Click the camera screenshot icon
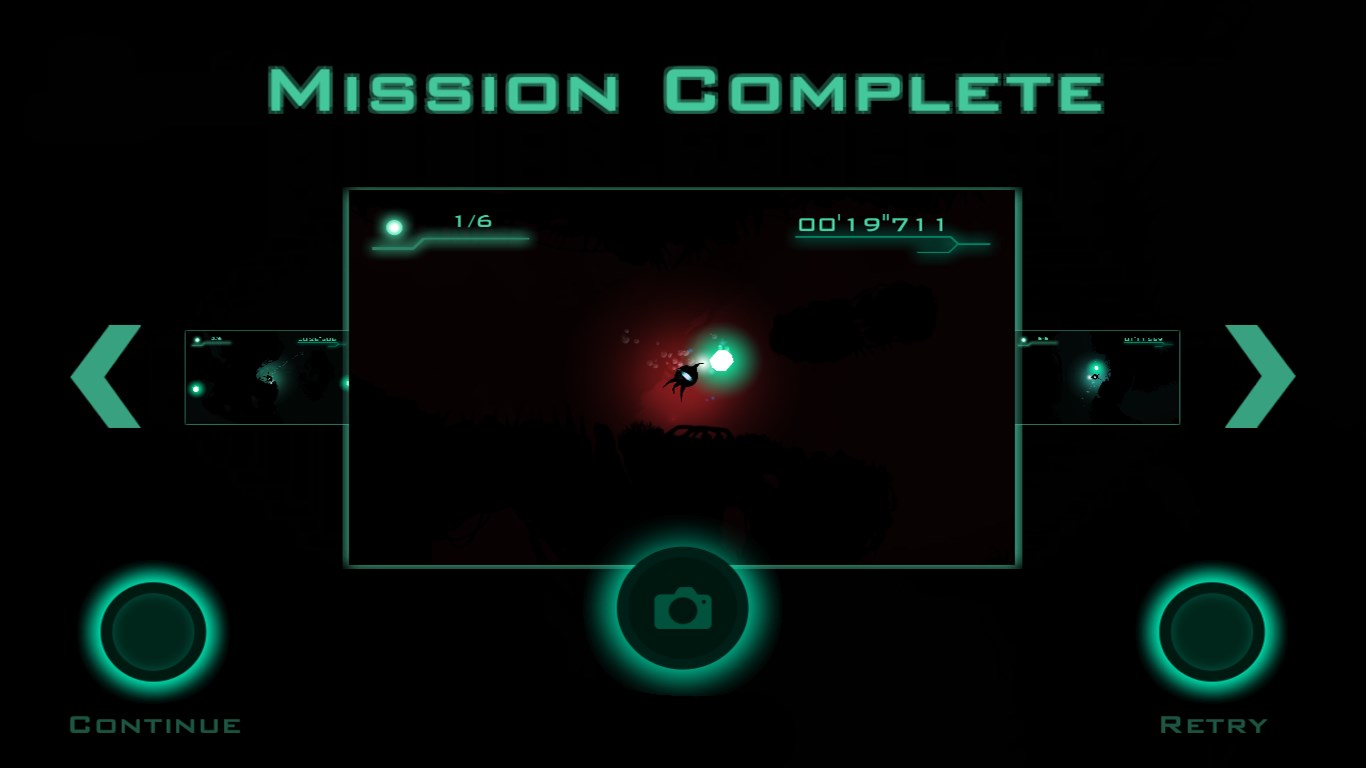The width and height of the screenshot is (1366, 768). click(x=681, y=608)
